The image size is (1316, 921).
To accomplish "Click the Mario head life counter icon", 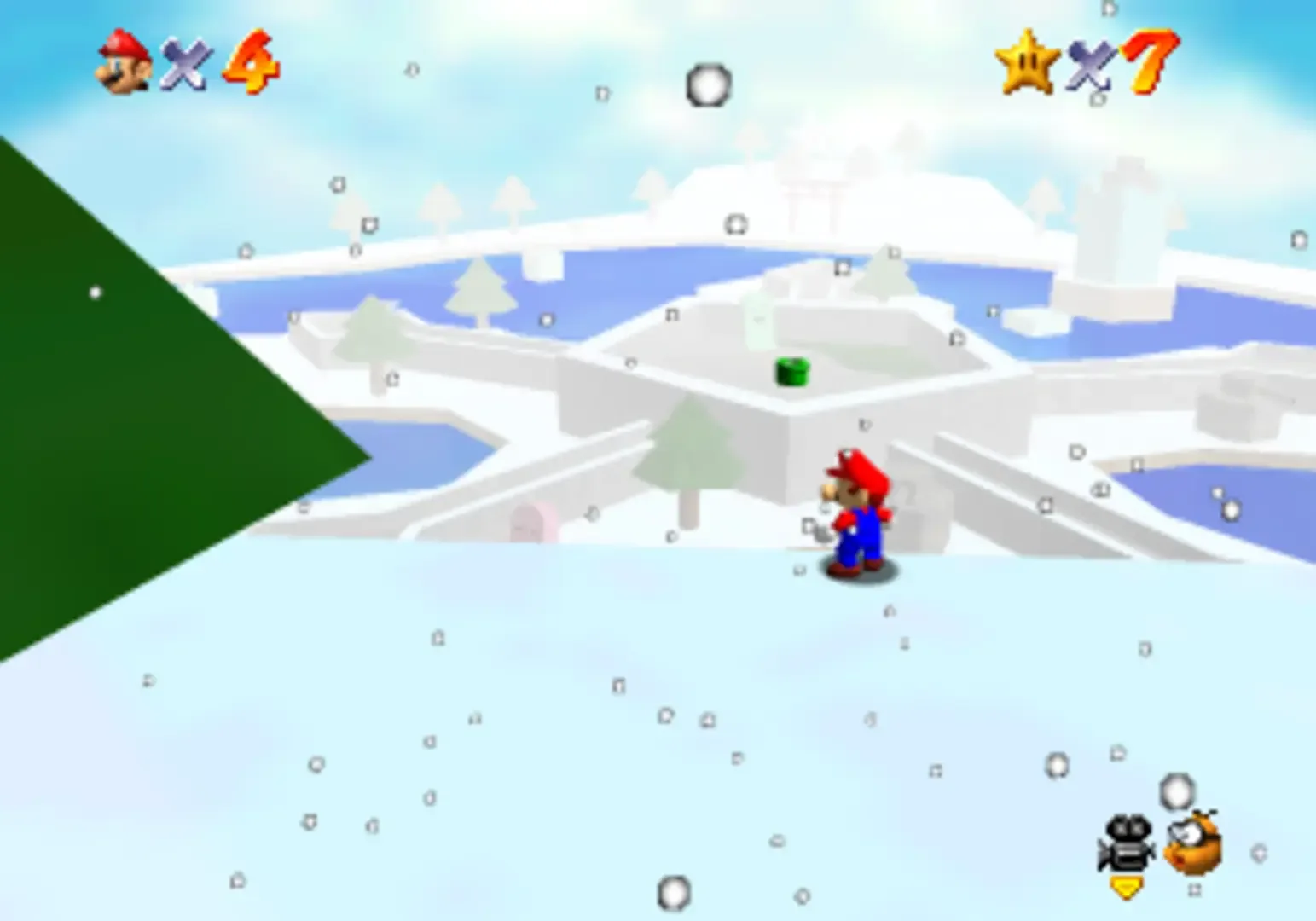I will click(x=121, y=61).
